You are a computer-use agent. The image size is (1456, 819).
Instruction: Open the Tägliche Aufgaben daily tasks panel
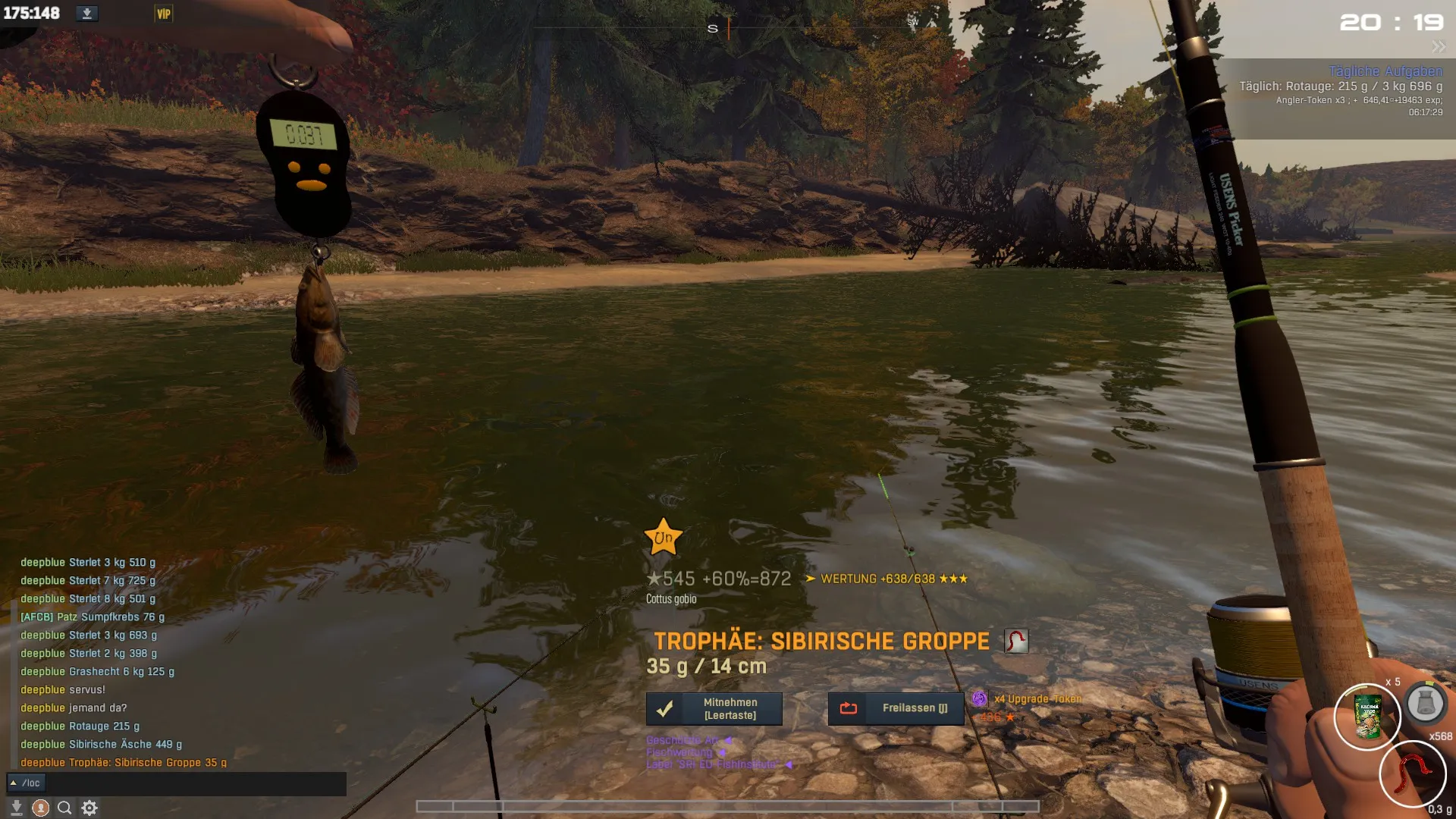coord(1385,71)
